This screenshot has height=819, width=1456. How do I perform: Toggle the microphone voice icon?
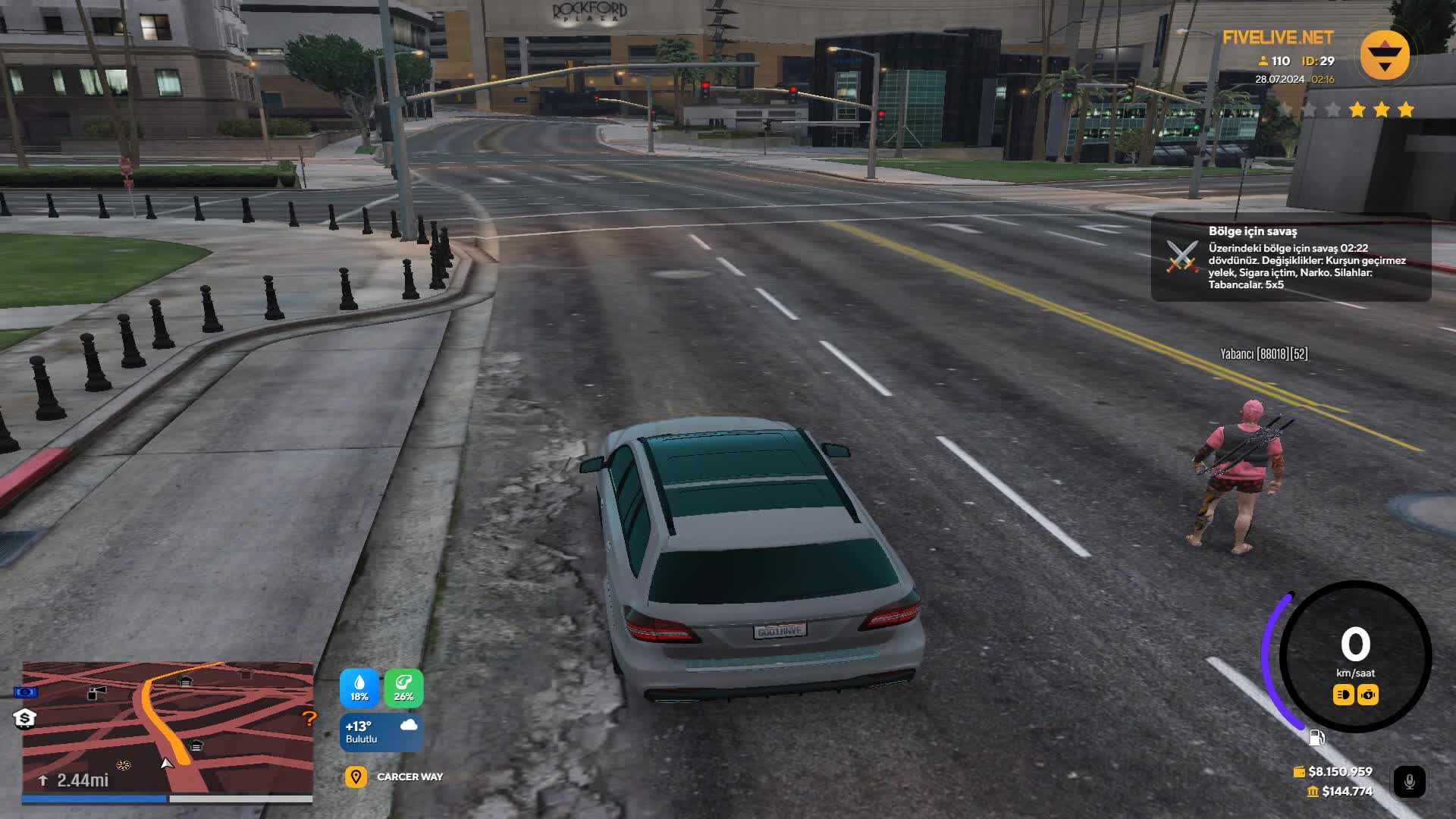pyautogui.click(x=1409, y=782)
